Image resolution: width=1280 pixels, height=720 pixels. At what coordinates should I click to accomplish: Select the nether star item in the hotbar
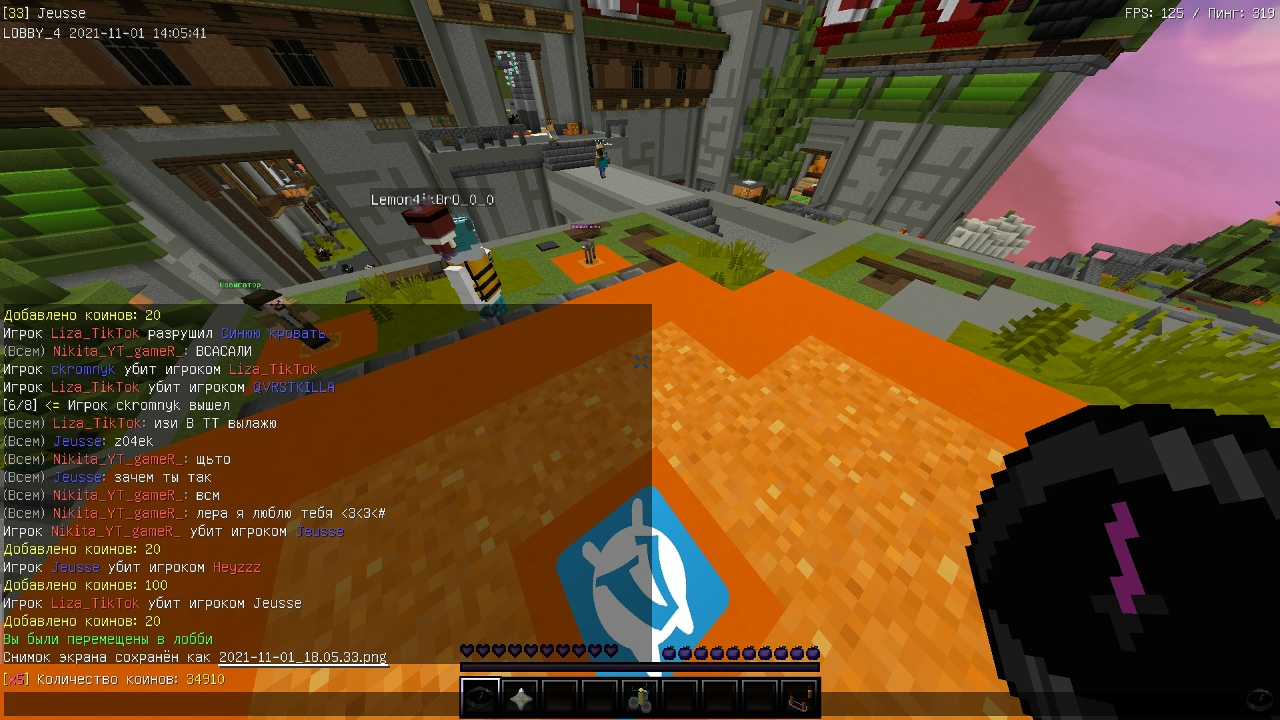(520, 697)
